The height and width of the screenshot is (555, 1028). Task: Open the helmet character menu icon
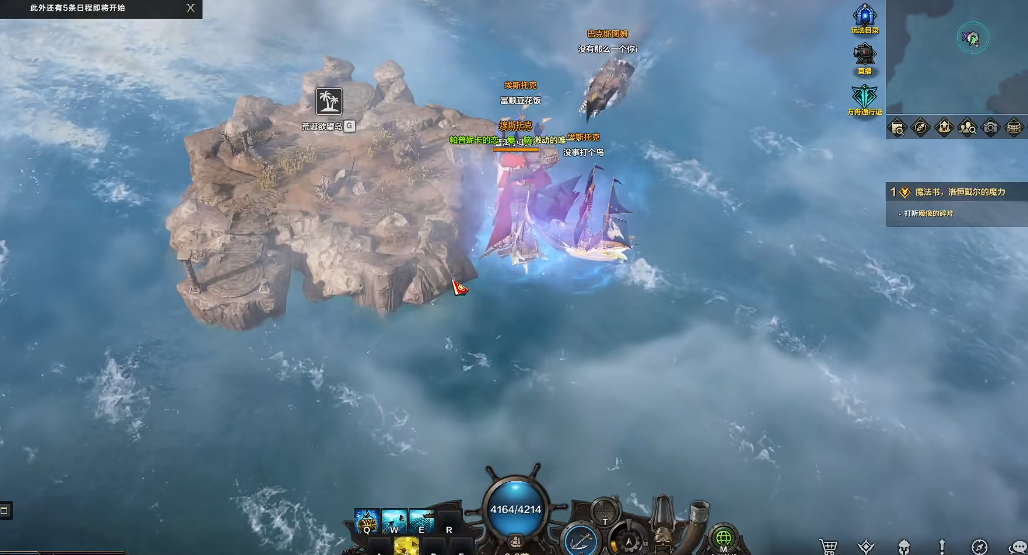tap(903, 546)
